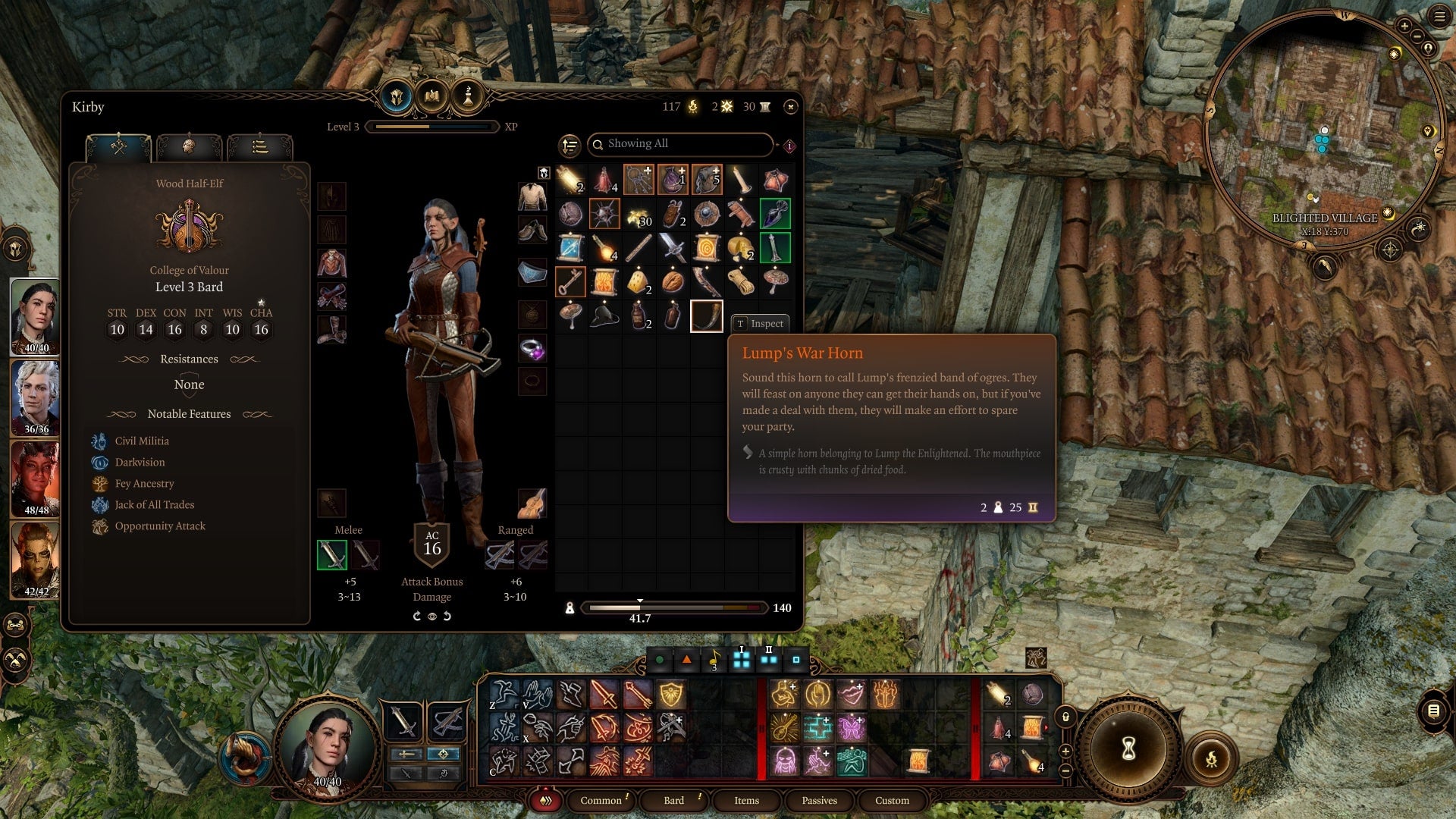The width and height of the screenshot is (1456, 819).
Task: Show the Passives hotbar tab
Action: [819, 800]
